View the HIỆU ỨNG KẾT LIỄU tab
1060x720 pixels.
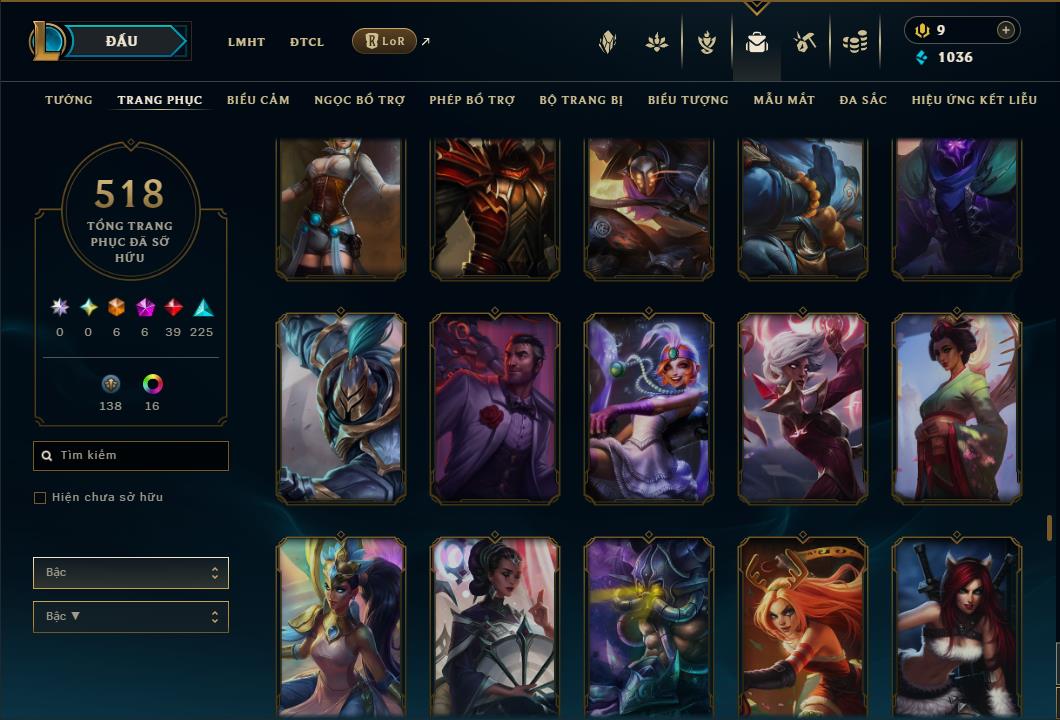coord(974,100)
